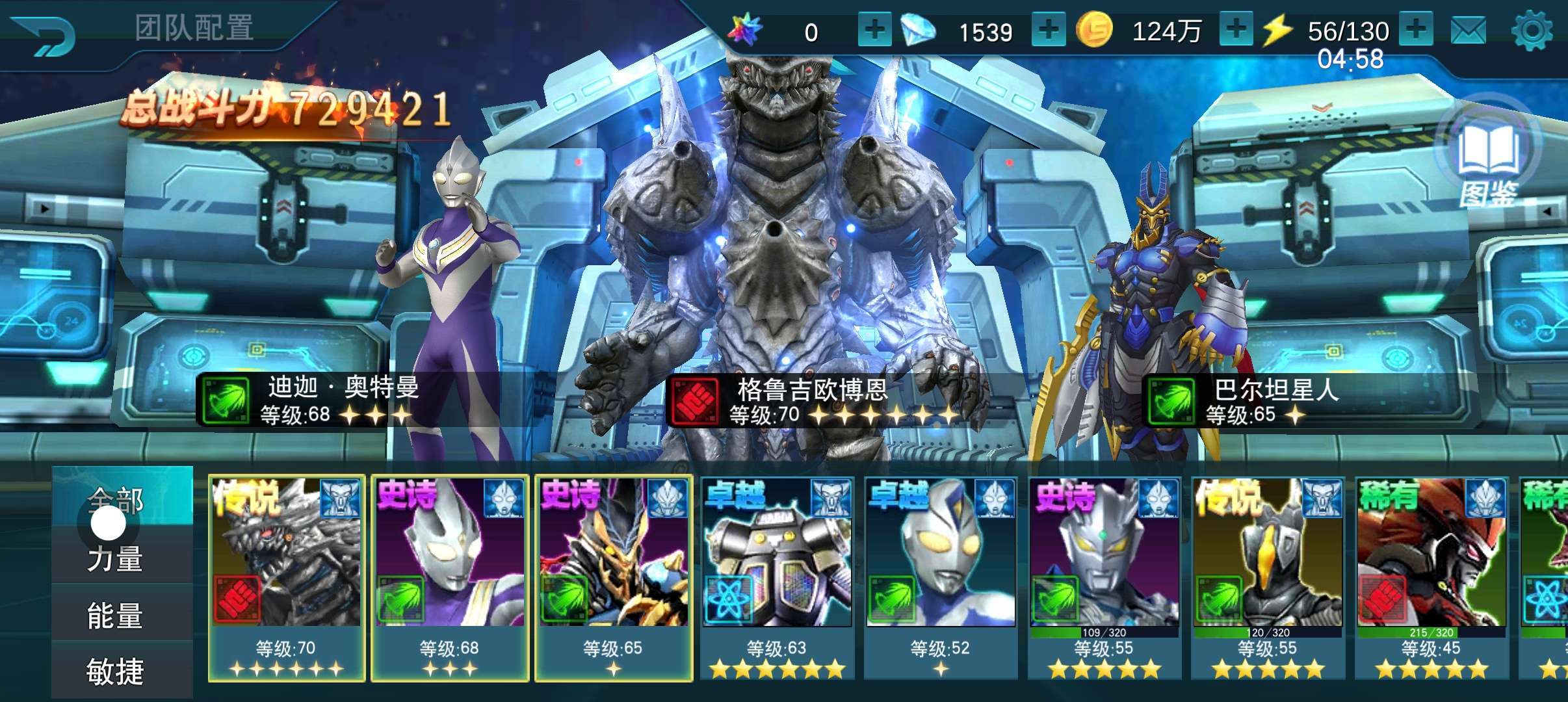Viewport: 1568px width, 702px height.
Task: Filter heroes by 敏捷 type
Action: click(x=116, y=671)
